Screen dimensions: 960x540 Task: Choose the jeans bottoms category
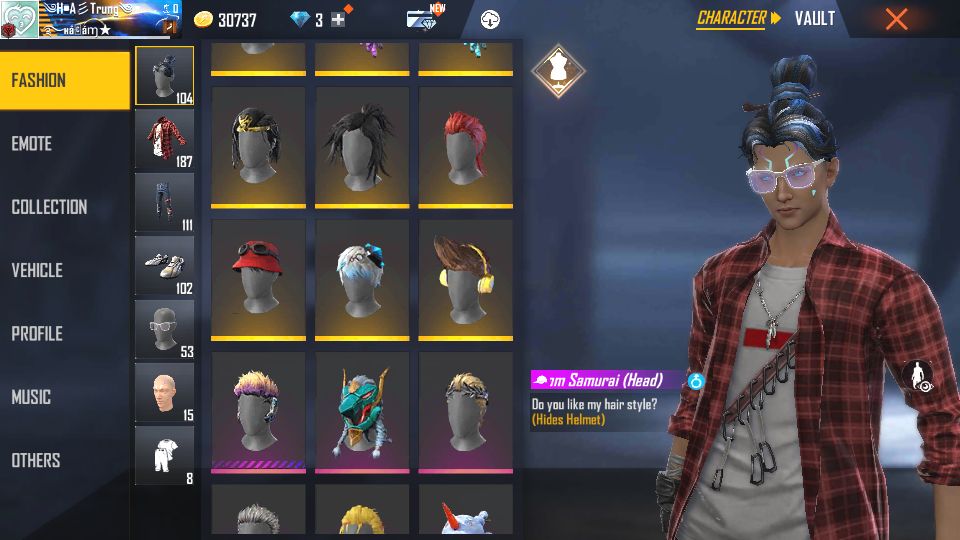pos(165,203)
